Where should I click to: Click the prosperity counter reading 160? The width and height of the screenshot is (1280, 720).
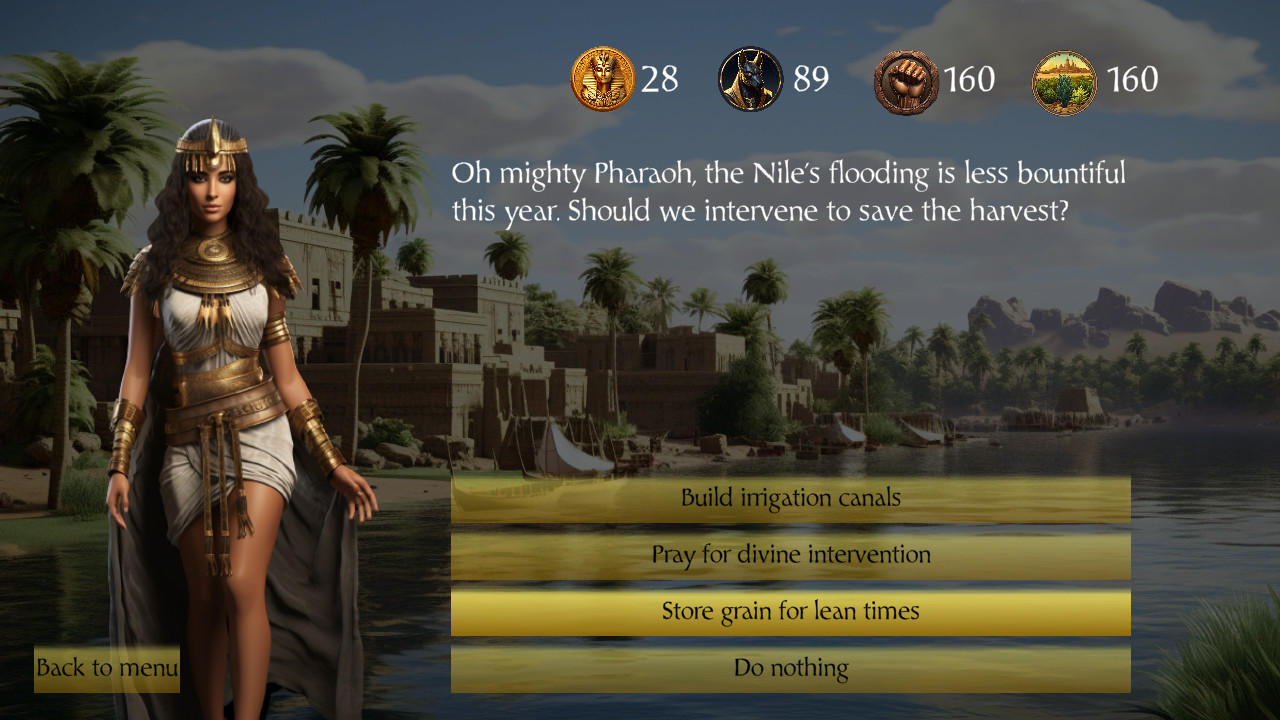pyautogui.click(x=1135, y=78)
